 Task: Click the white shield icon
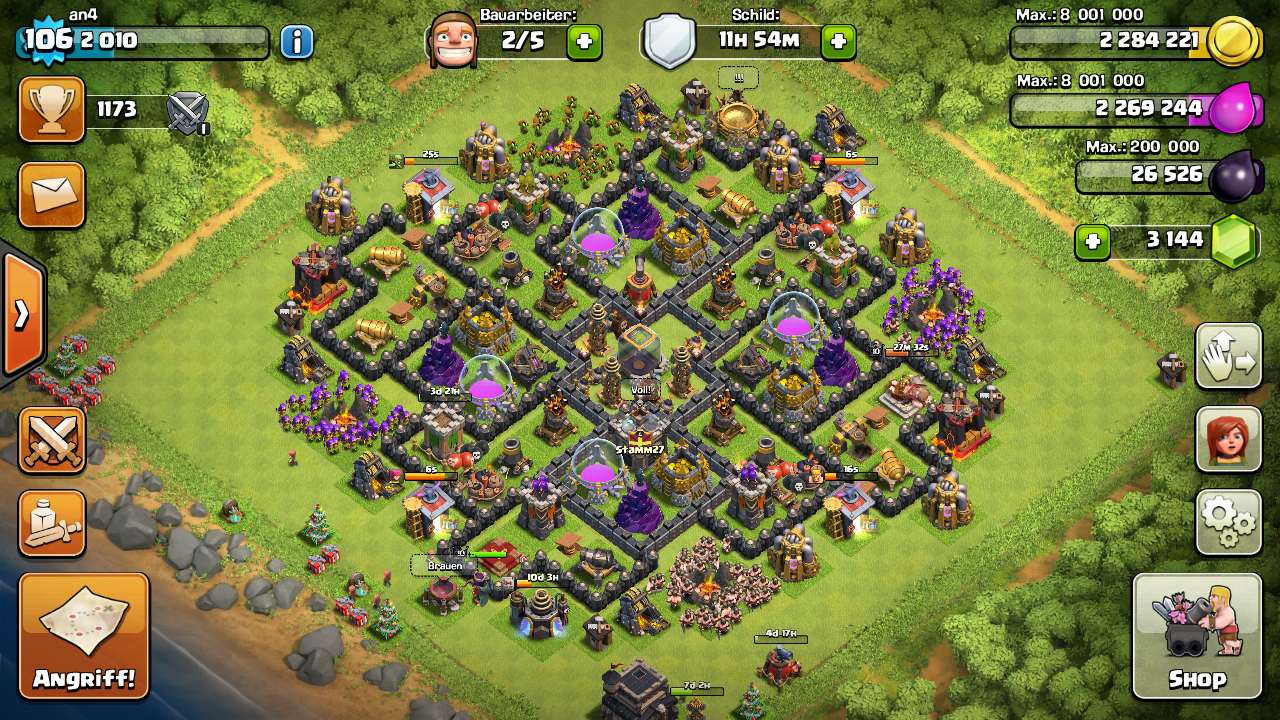pyautogui.click(x=668, y=42)
